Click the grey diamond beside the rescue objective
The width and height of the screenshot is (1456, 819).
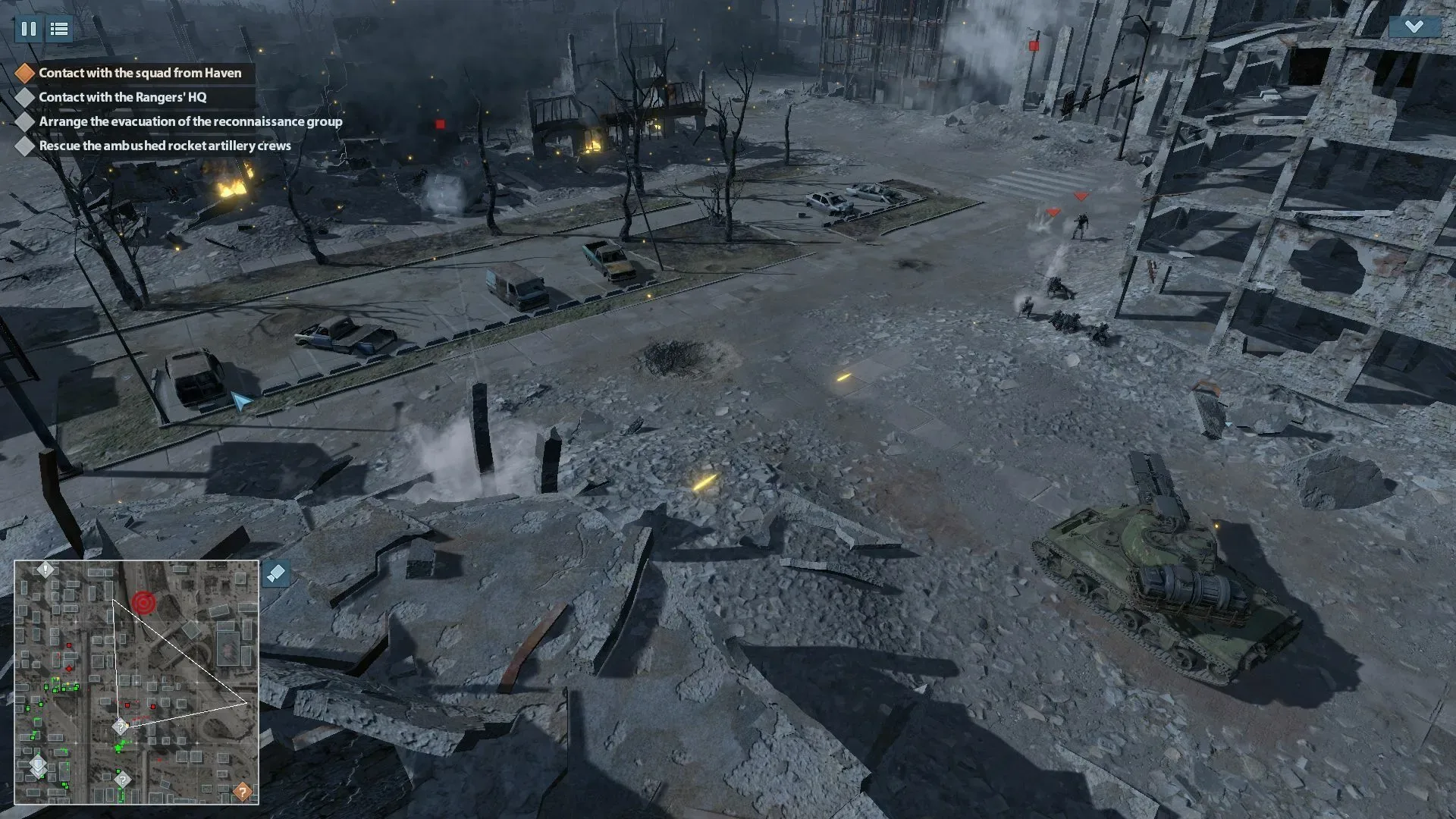25,146
